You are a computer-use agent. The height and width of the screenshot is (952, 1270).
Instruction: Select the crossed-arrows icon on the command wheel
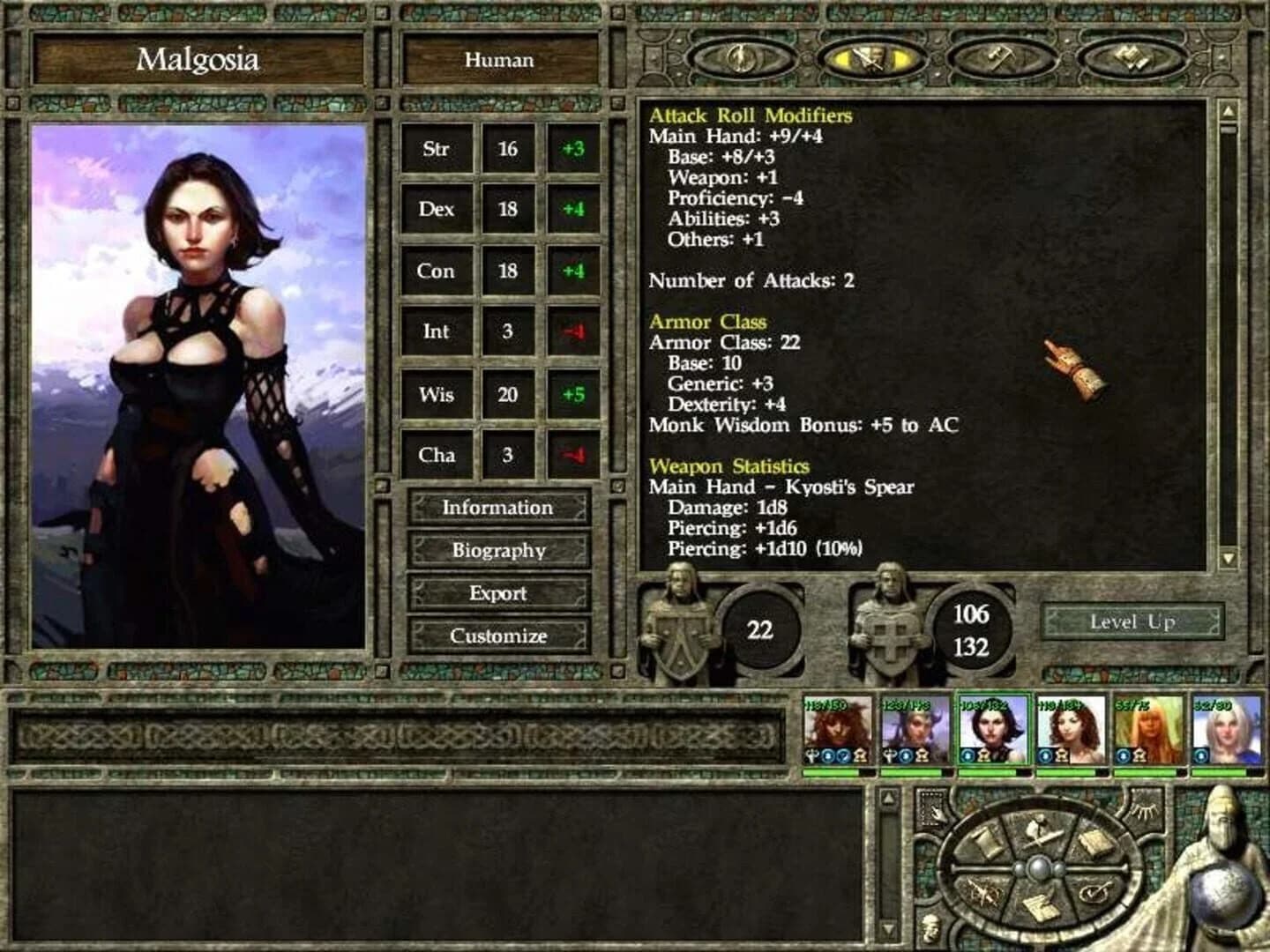(982, 893)
